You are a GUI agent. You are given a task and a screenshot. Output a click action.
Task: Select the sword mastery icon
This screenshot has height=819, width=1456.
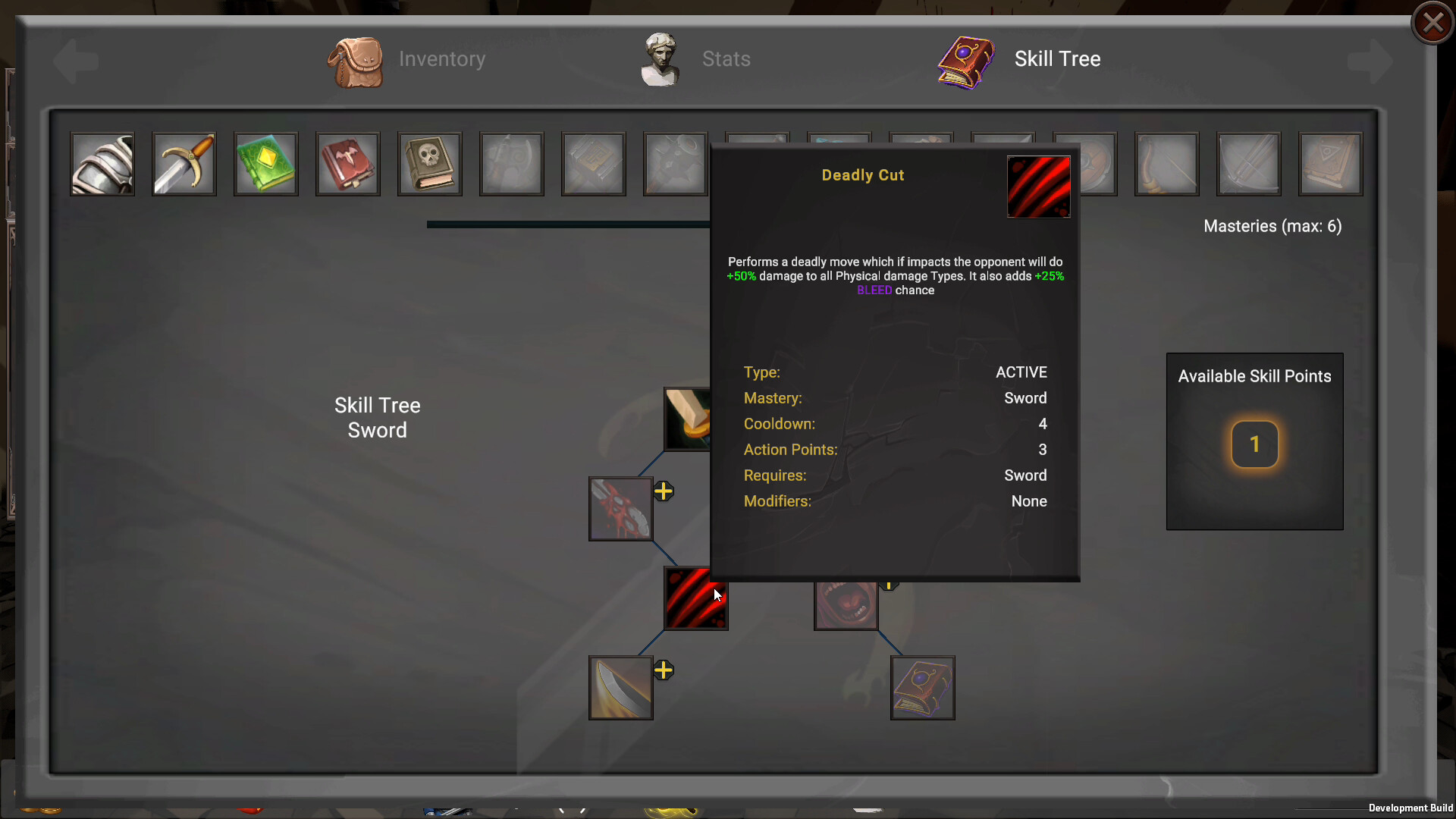184,164
